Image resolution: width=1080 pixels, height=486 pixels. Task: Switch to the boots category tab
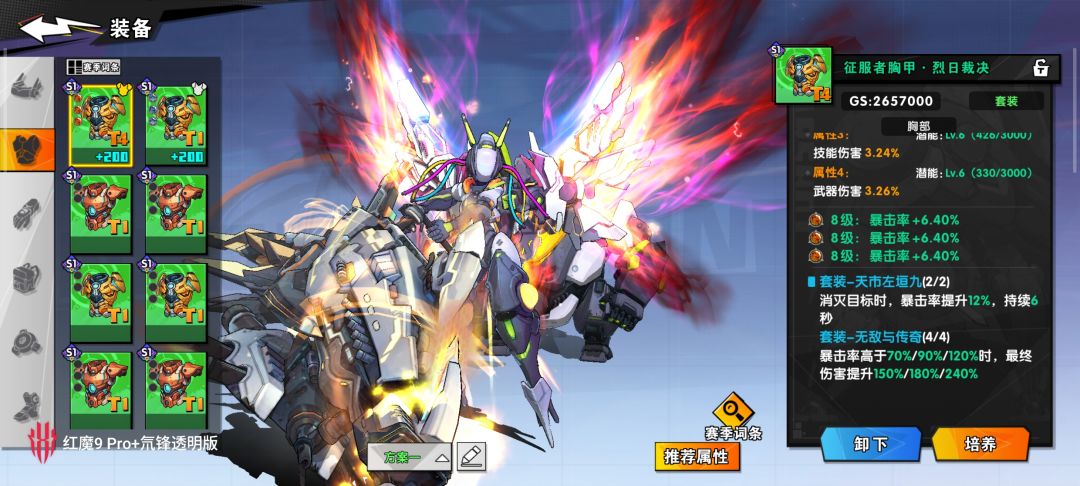(27, 406)
